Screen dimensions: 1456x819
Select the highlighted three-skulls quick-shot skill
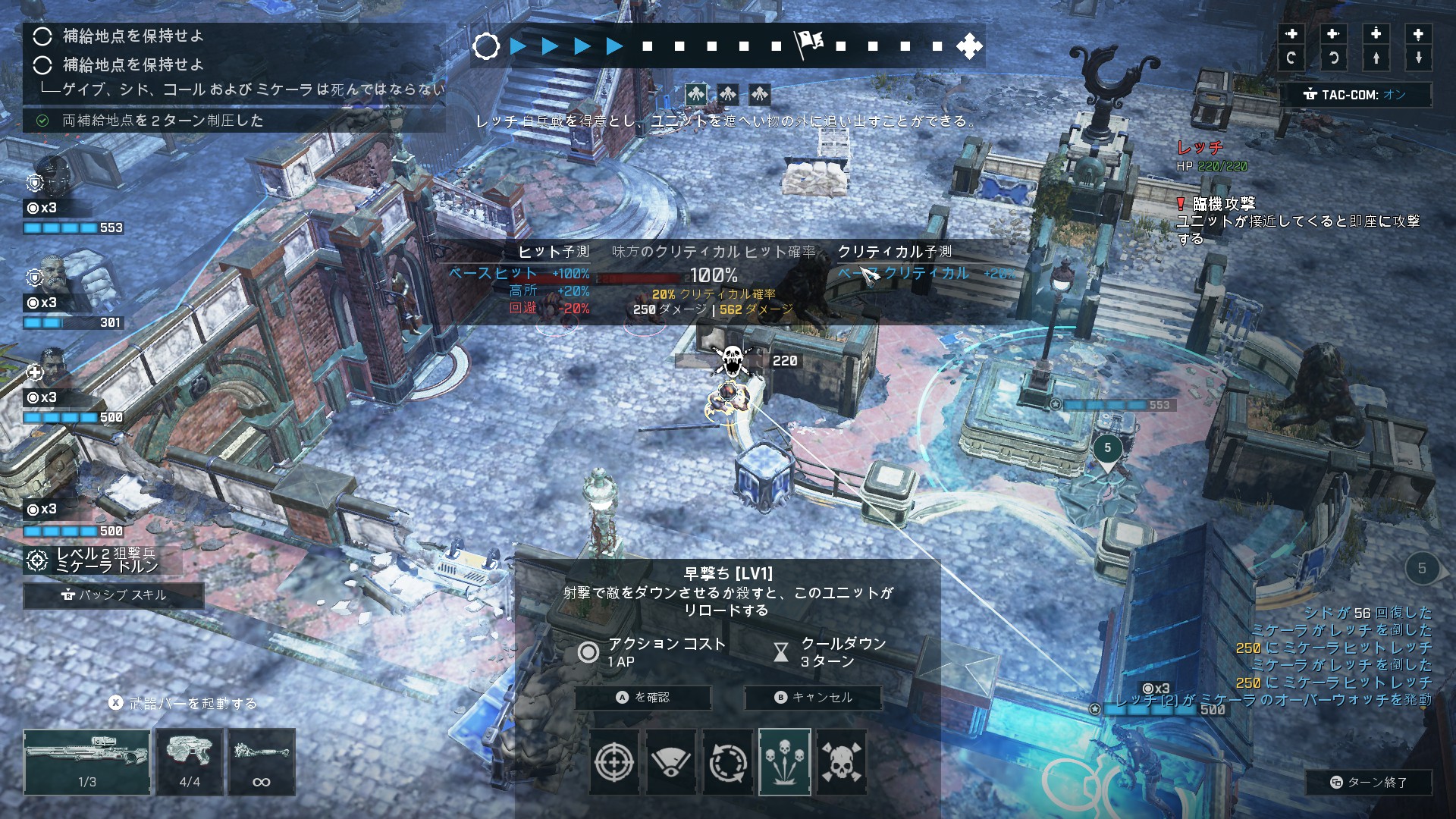(x=785, y=762)
